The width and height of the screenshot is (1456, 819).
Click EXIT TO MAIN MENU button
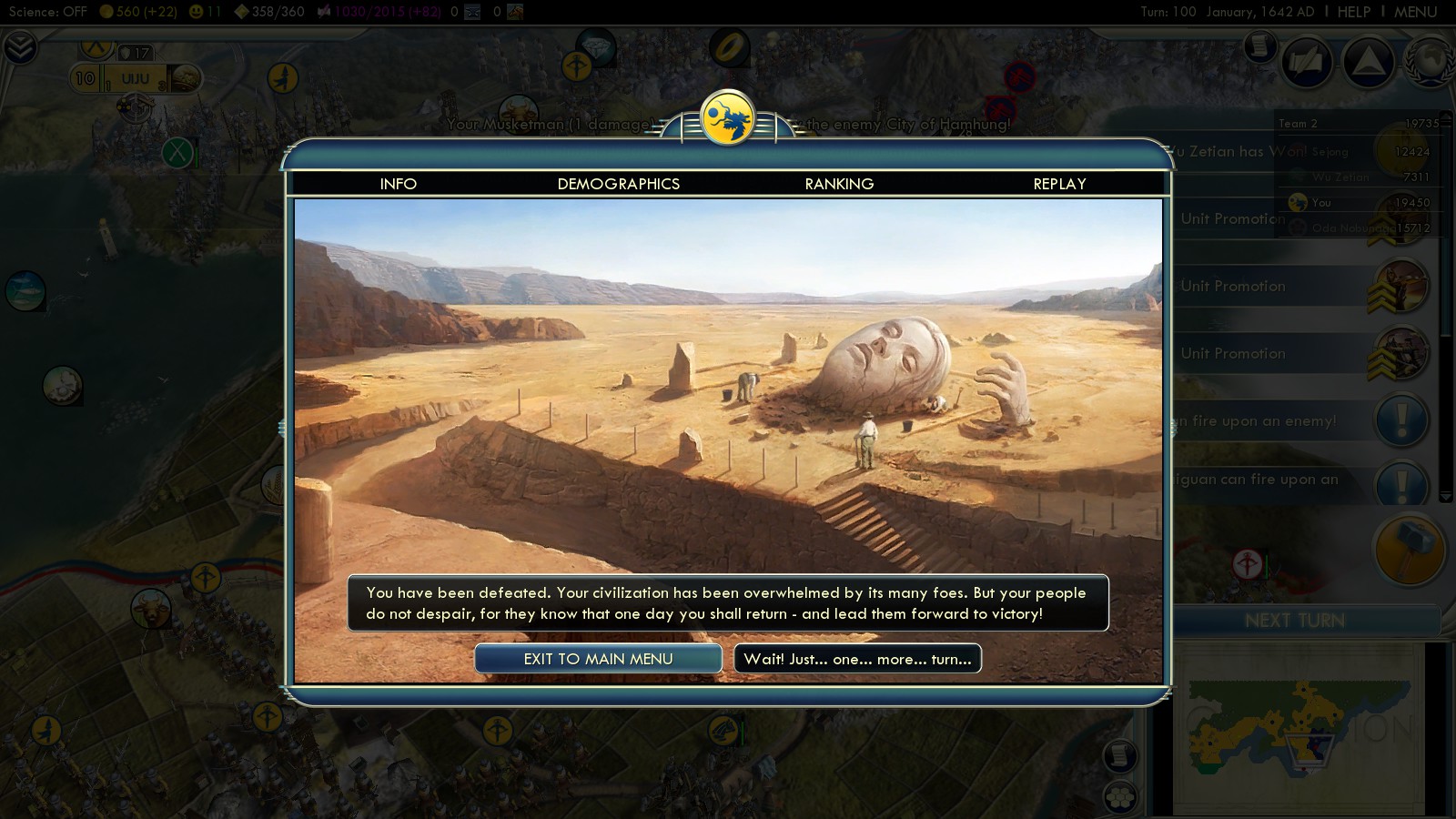(598, 659)
